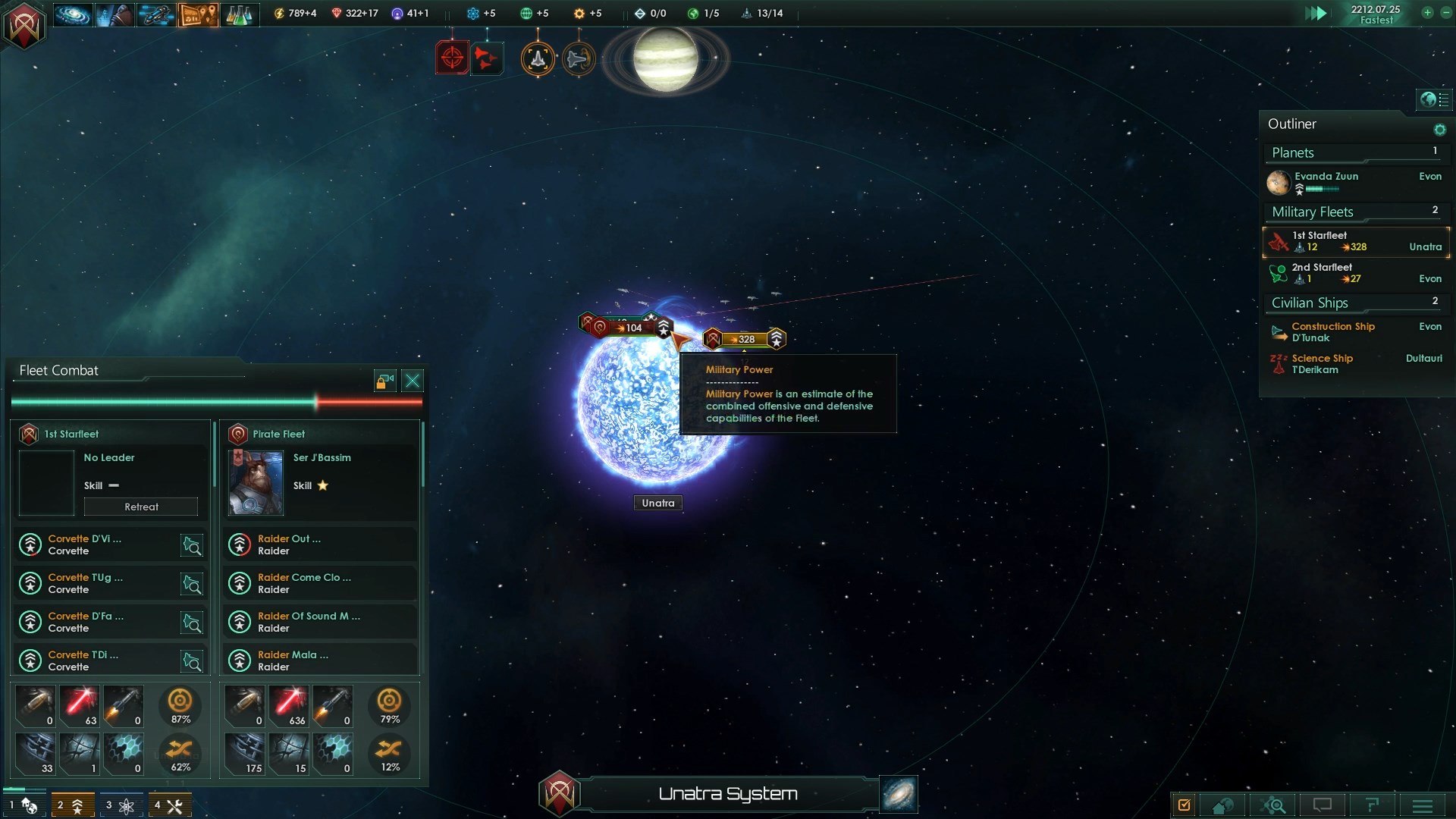The width and height of the screenshot is (1456, 819).
Task: Open planet Evanda Zuun from Outliner
Action: point(1326,177)
